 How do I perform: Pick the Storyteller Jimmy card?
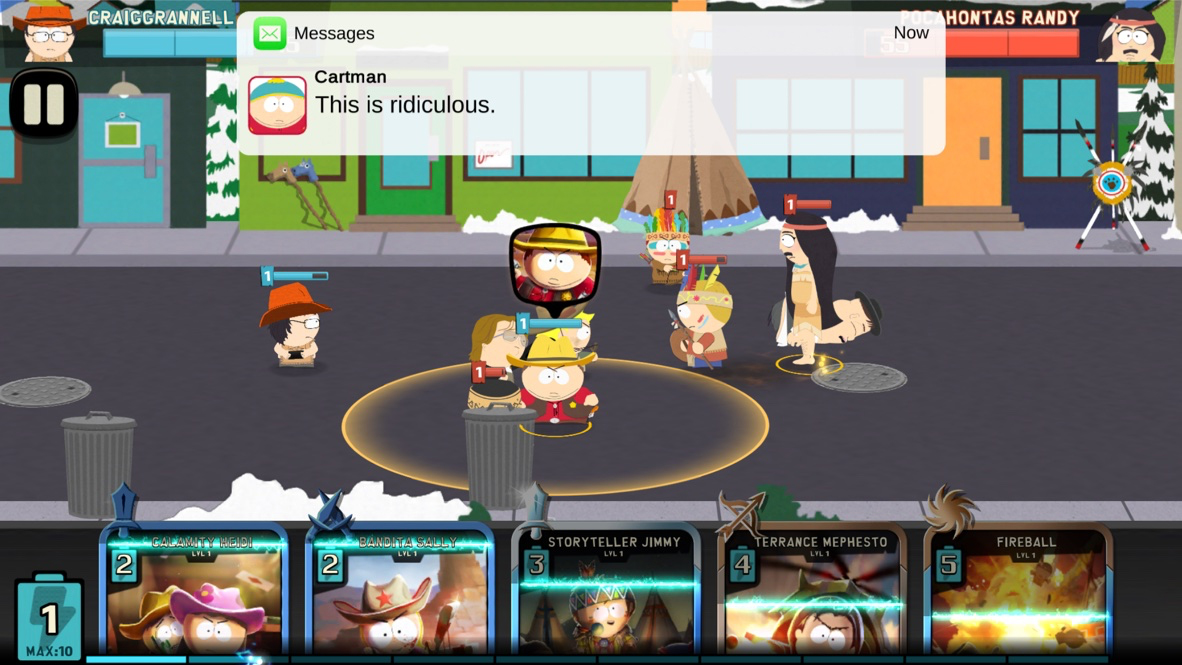pyautogui.click(x=607, y=595)
